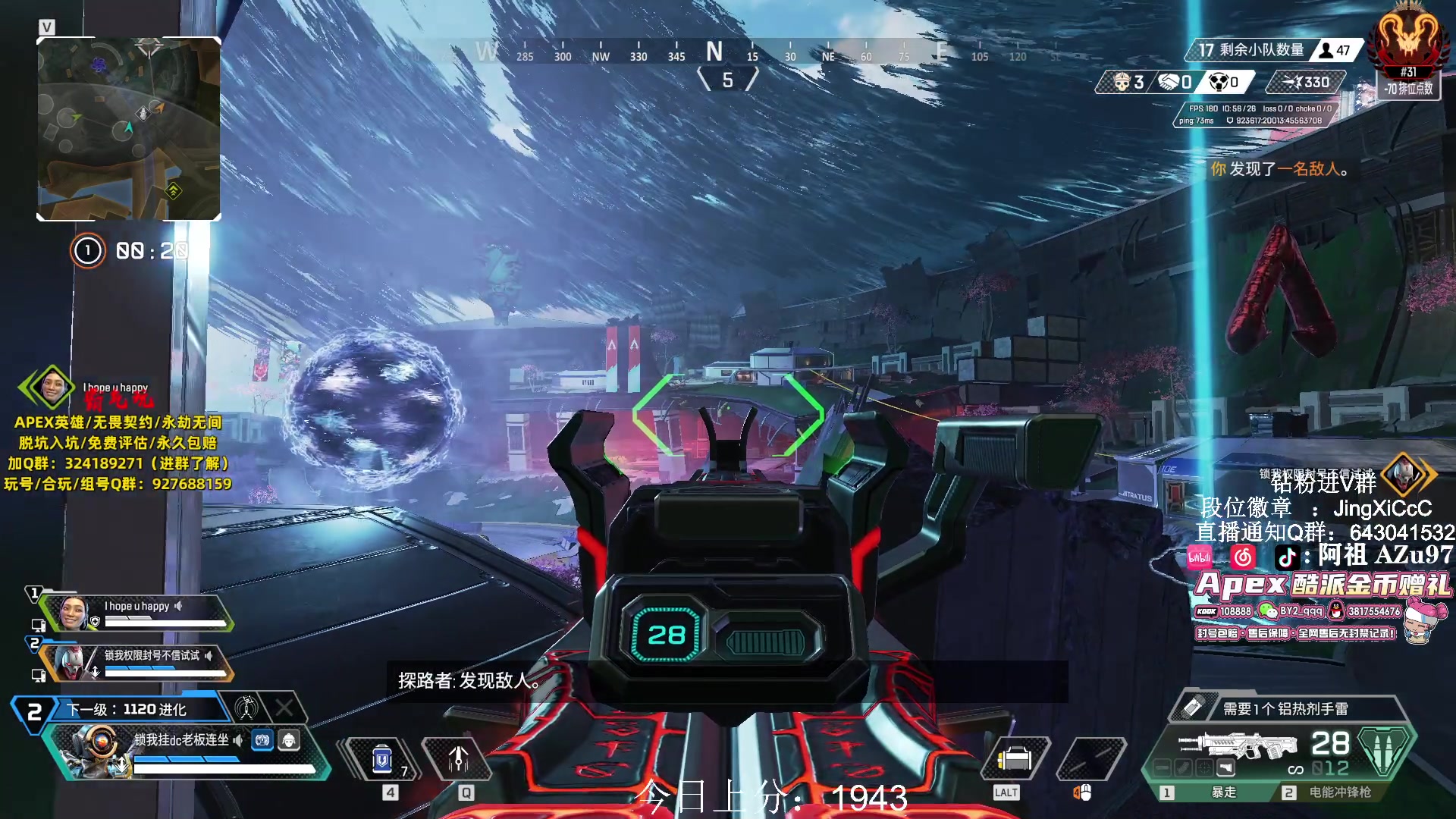Use the survival item slot with yellow-capped case
1456x819 pixels.
pyautogui.click(x=1015, y=758)
